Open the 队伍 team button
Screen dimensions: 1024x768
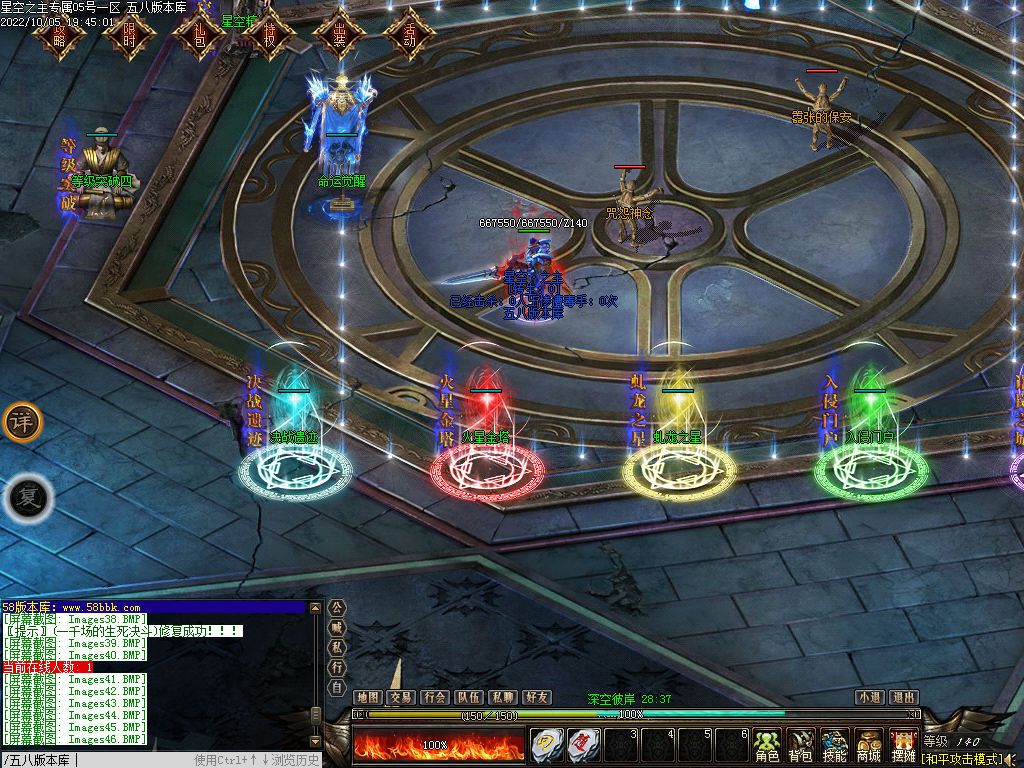pyautogui.click(x=468, y=697)
